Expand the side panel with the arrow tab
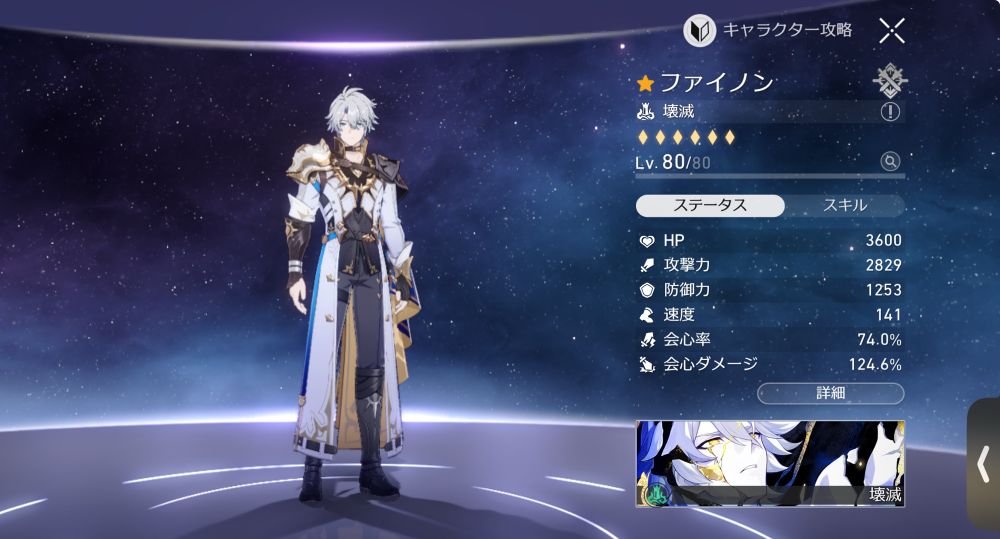1000x539 pixels. (983, 464)
